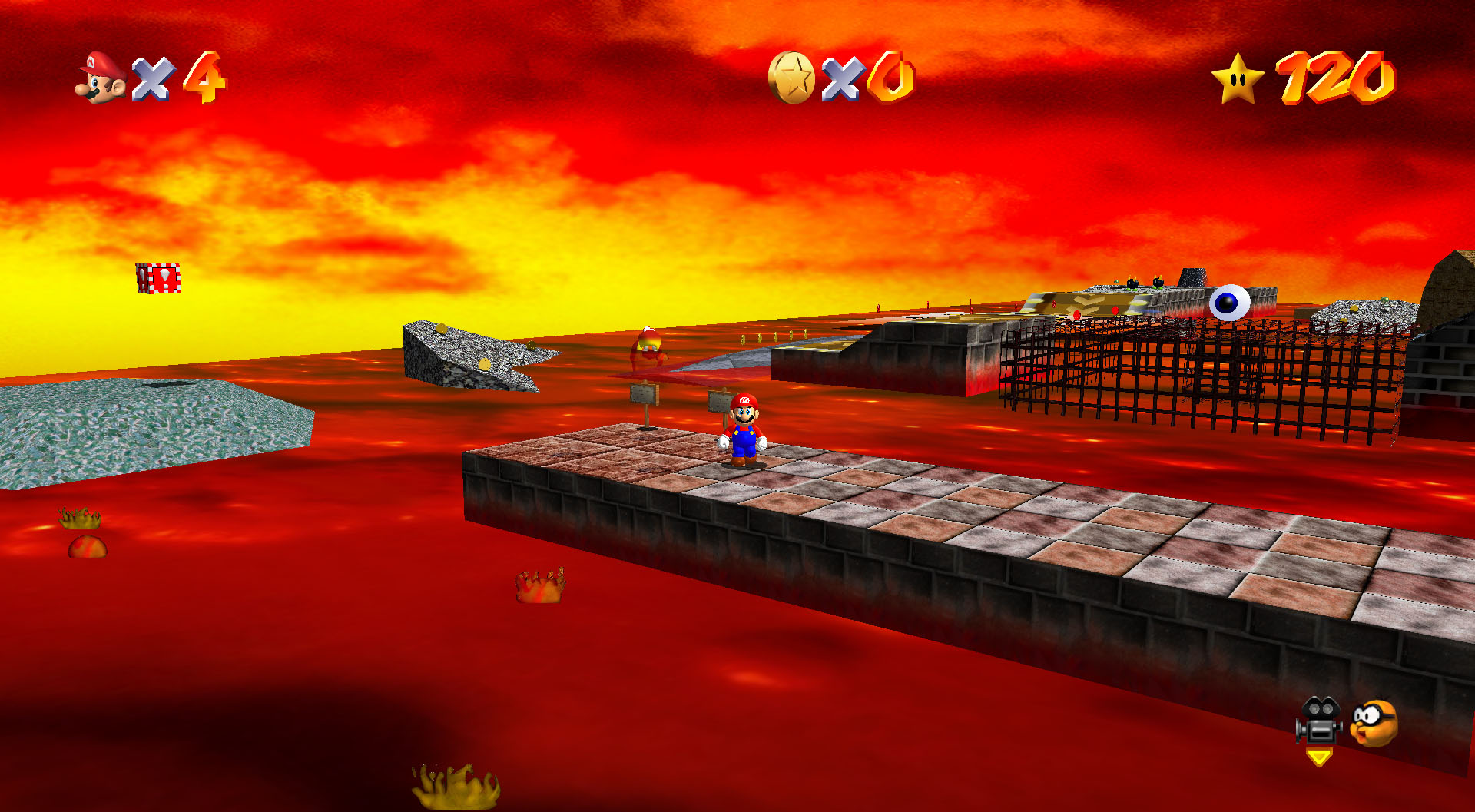Select the Lakitu camera icon
This screenshot has width=1475, height=812.
(x=1374, y=722)
